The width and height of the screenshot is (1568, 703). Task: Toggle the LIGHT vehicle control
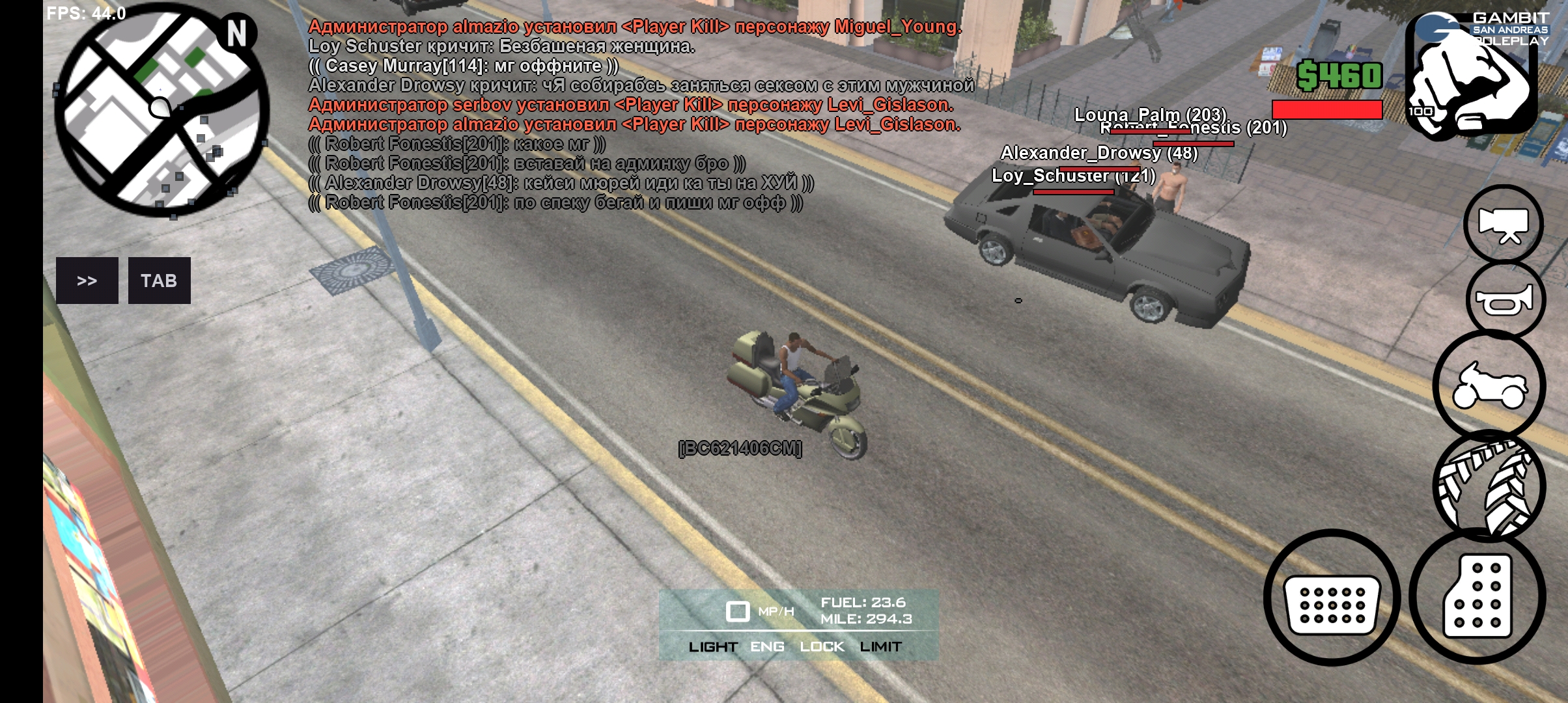coord(713,647)
